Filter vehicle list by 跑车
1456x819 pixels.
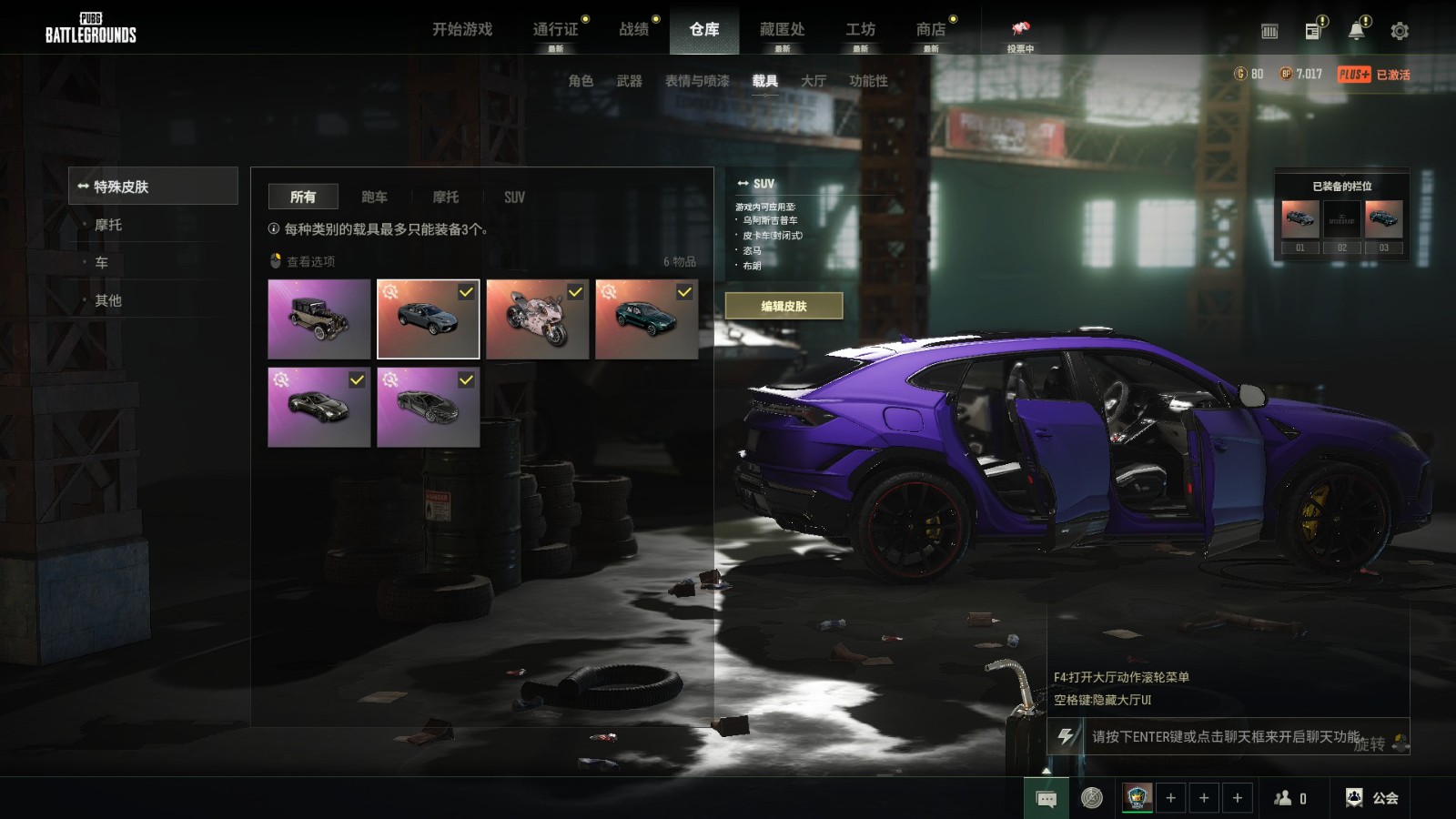click(x=374, y=197)
